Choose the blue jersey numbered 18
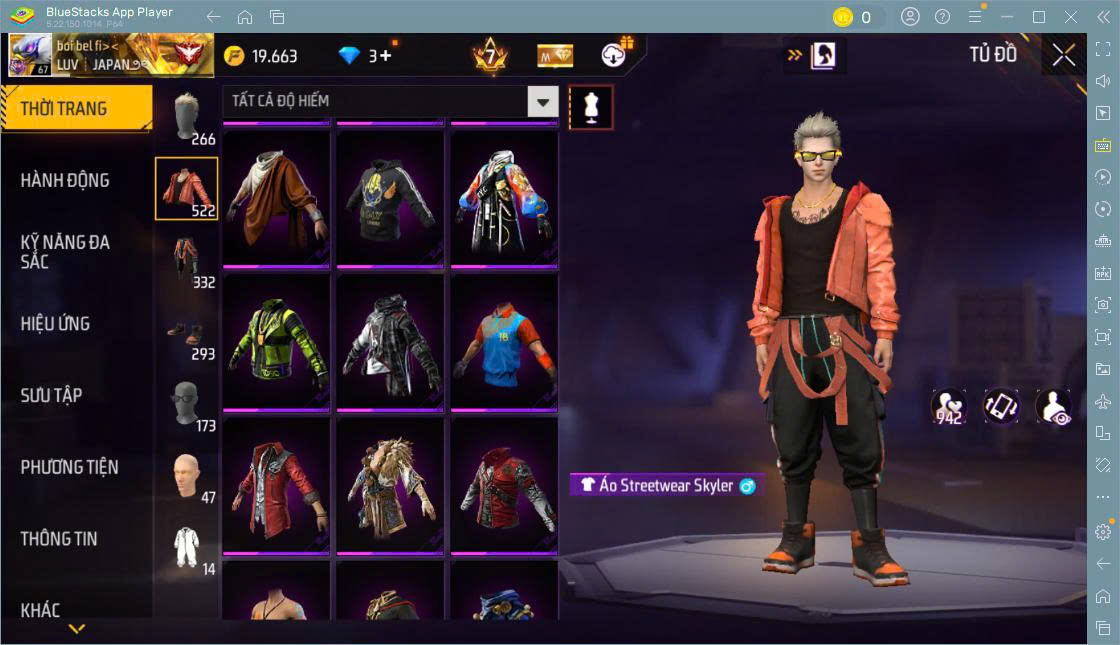The width and height of the screenshot is (1120, 645). click(x=504, y=342)
